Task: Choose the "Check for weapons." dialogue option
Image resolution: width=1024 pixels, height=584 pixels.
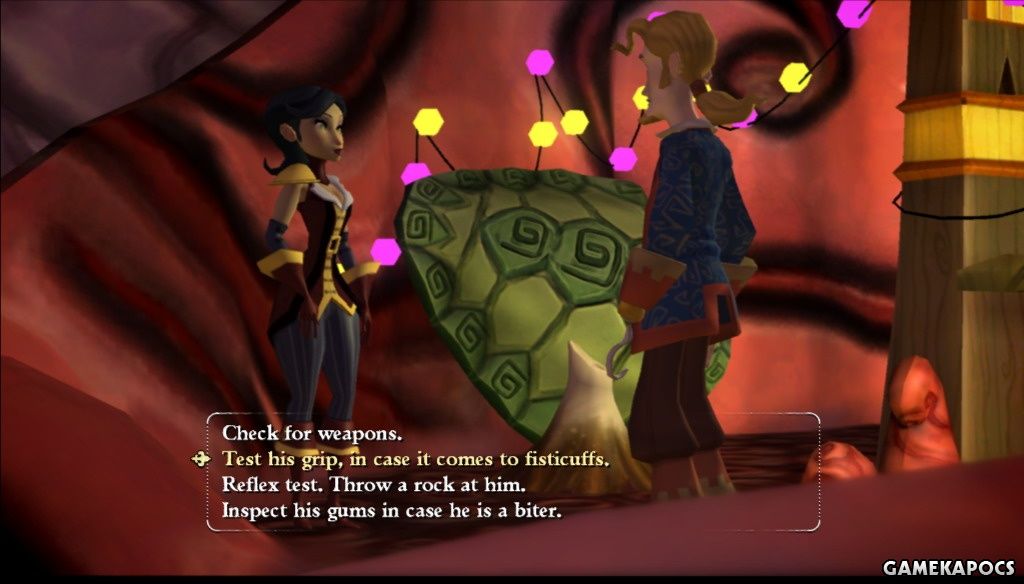Action: pyautogui.click(x=312, y=434)
